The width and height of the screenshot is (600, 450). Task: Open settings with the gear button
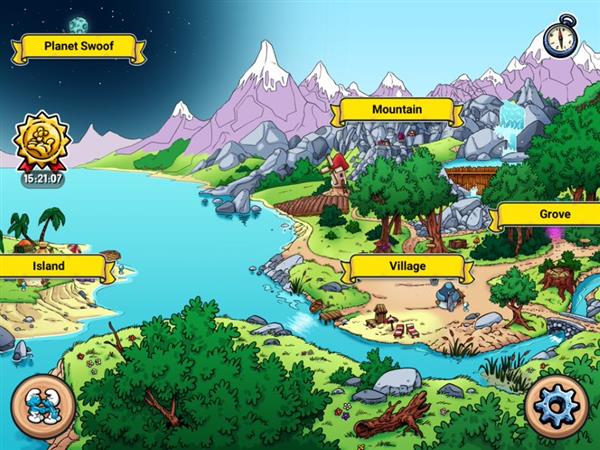tap(557, 406)
